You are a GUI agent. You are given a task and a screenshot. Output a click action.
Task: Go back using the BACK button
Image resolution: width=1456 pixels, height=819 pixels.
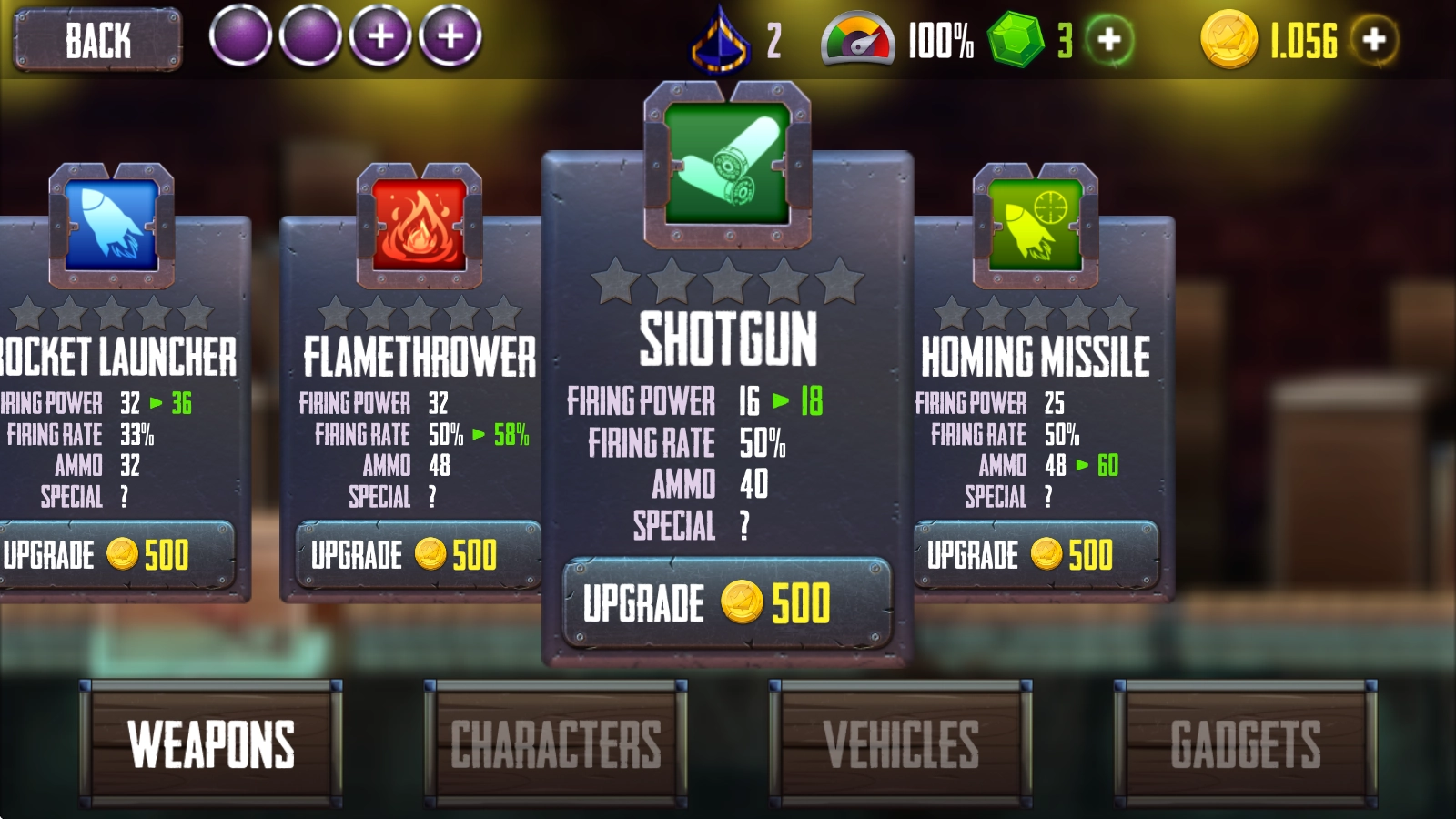point(97,40)
